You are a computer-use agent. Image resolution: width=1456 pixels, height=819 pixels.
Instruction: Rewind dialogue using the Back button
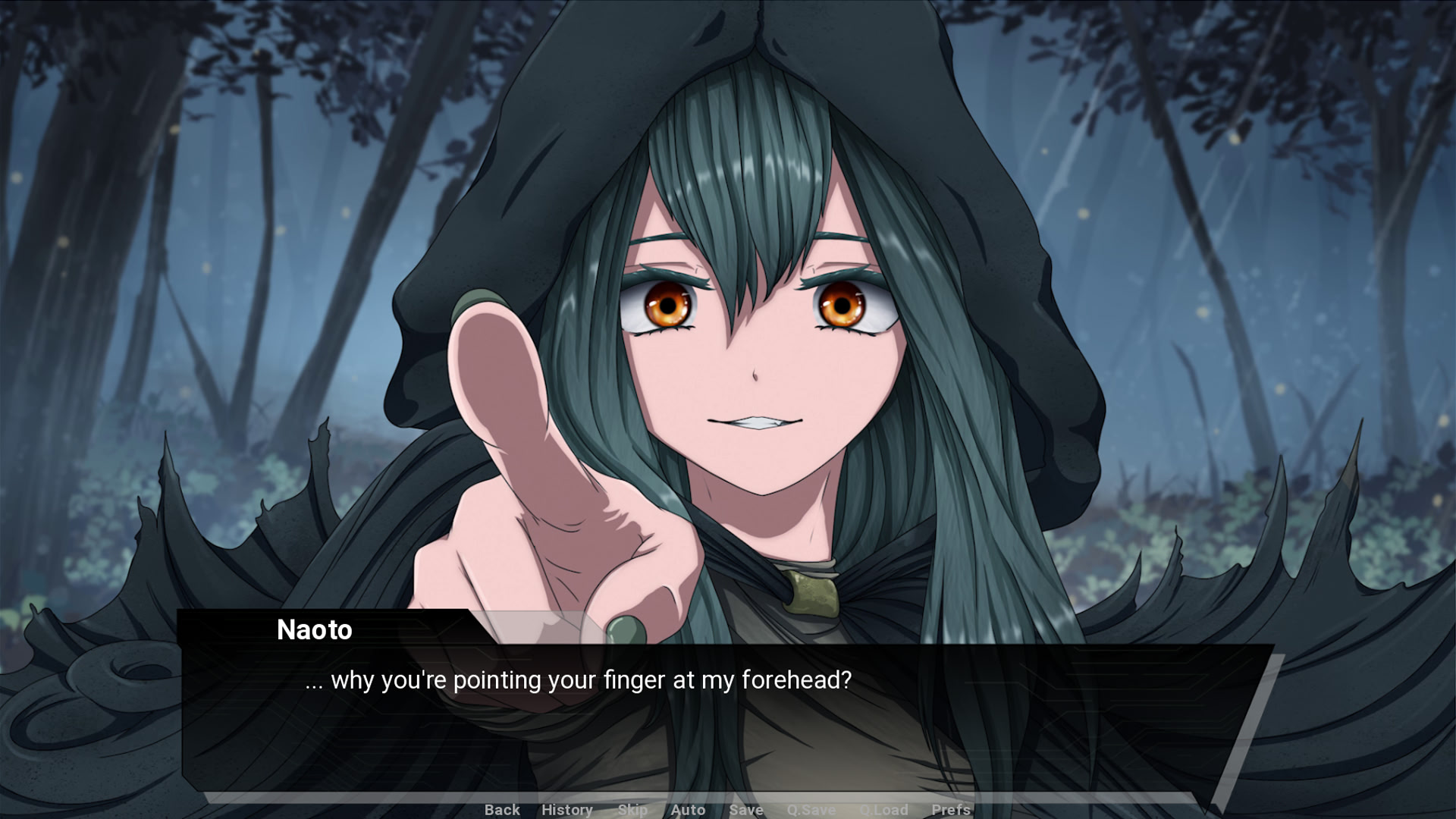(501, 810)
